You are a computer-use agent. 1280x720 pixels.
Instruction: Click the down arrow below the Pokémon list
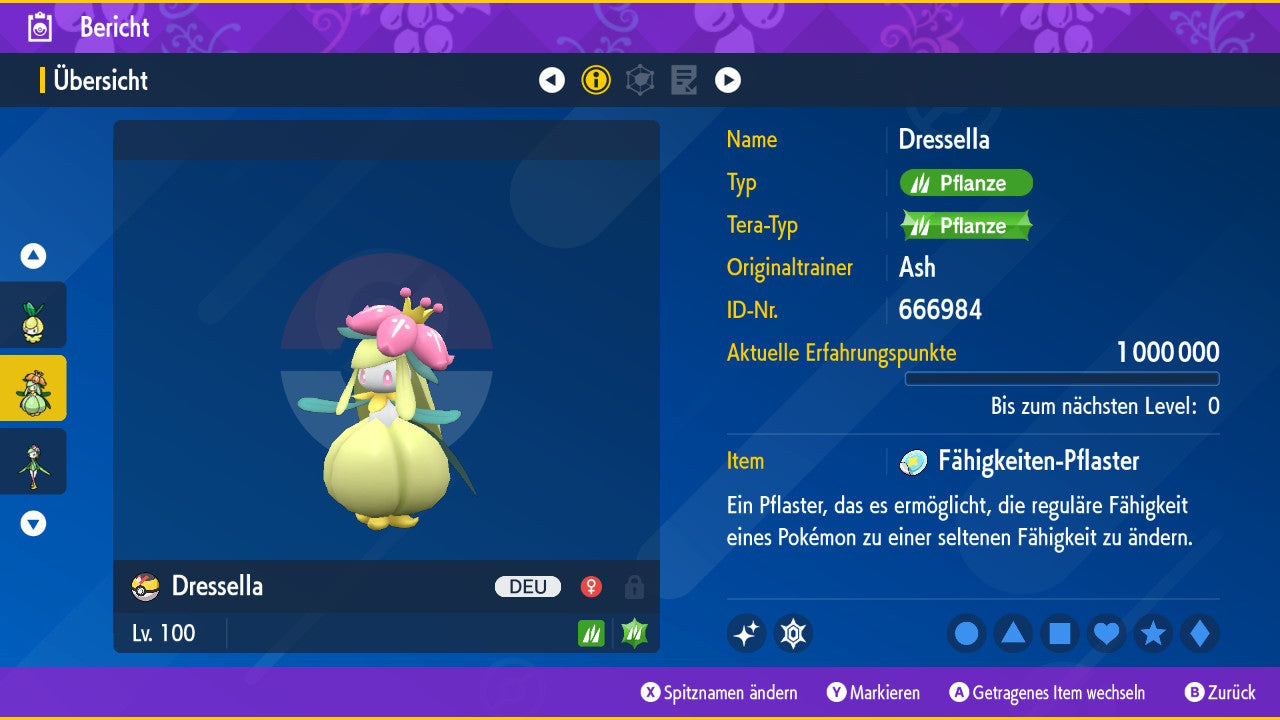coord(33,523)
